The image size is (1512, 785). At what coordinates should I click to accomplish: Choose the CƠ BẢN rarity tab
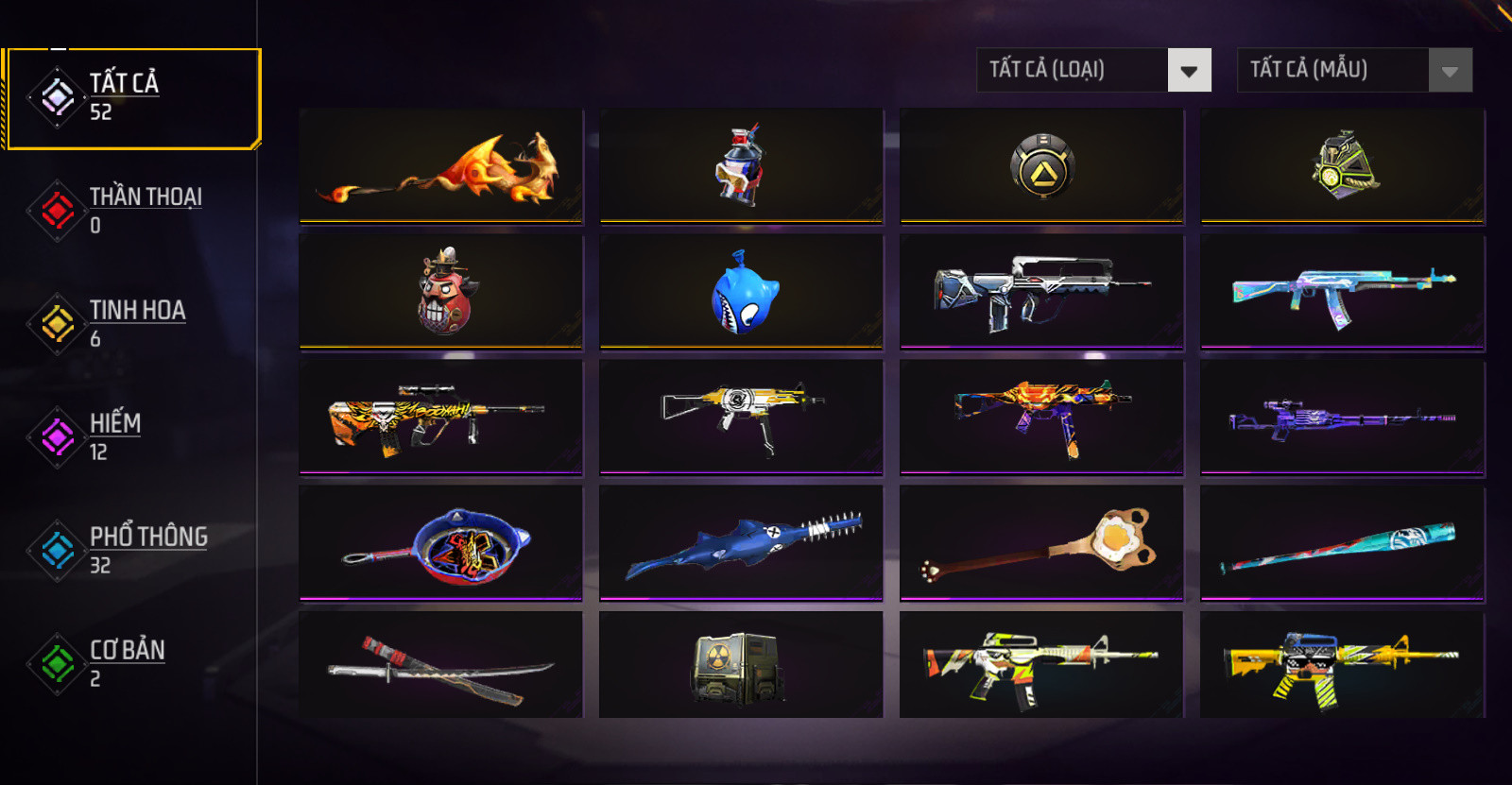click(132, 663)
